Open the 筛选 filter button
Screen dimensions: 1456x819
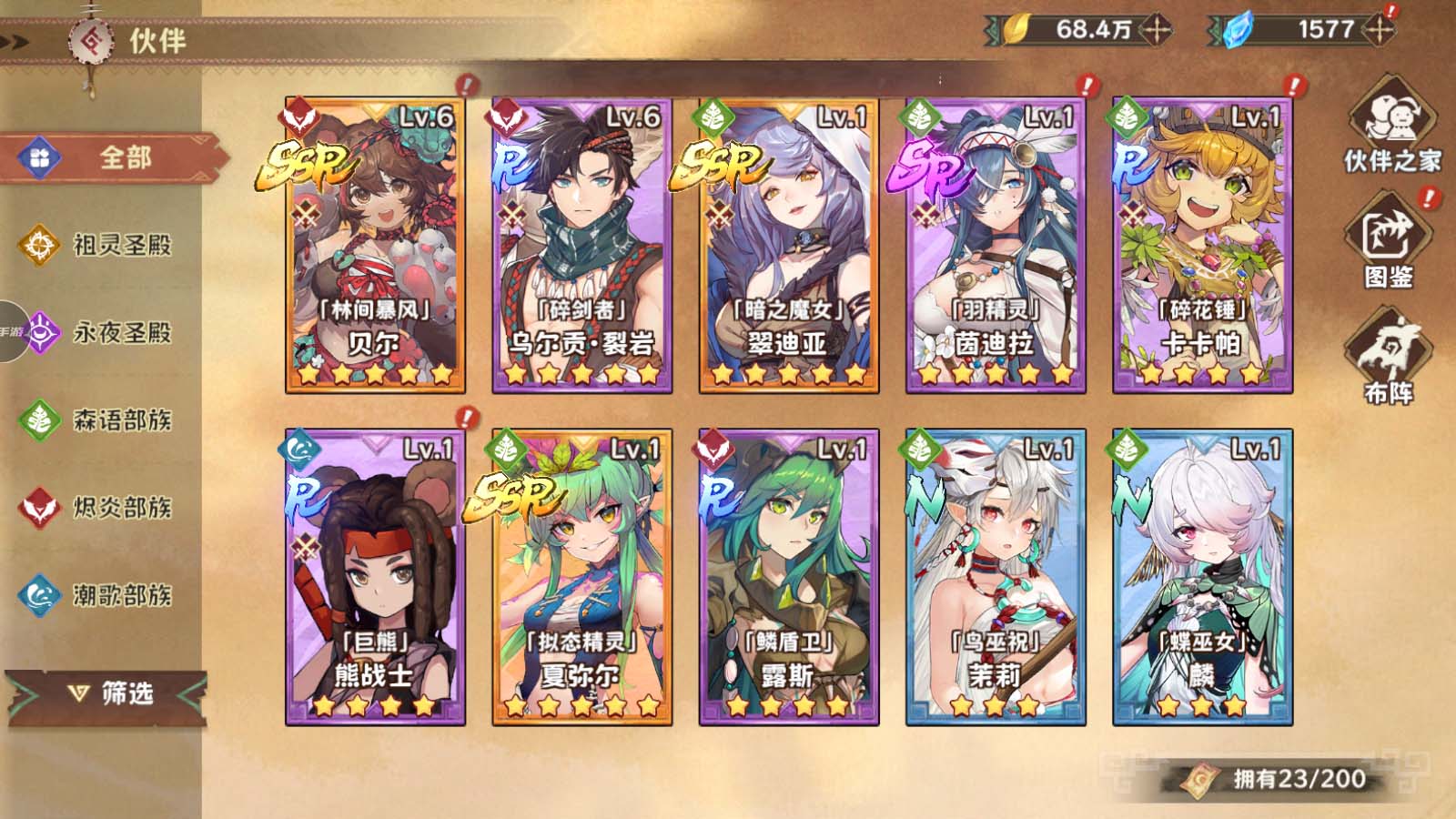[x=109, y=694]
